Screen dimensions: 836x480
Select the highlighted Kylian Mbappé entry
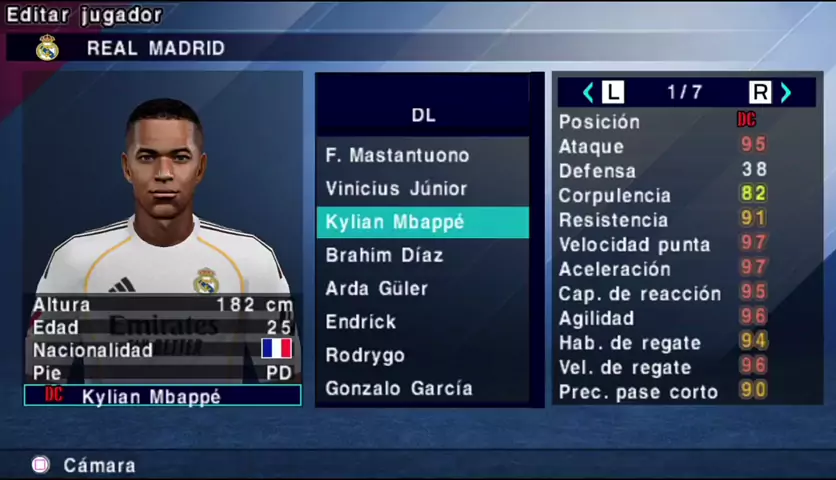coord(422,222)
